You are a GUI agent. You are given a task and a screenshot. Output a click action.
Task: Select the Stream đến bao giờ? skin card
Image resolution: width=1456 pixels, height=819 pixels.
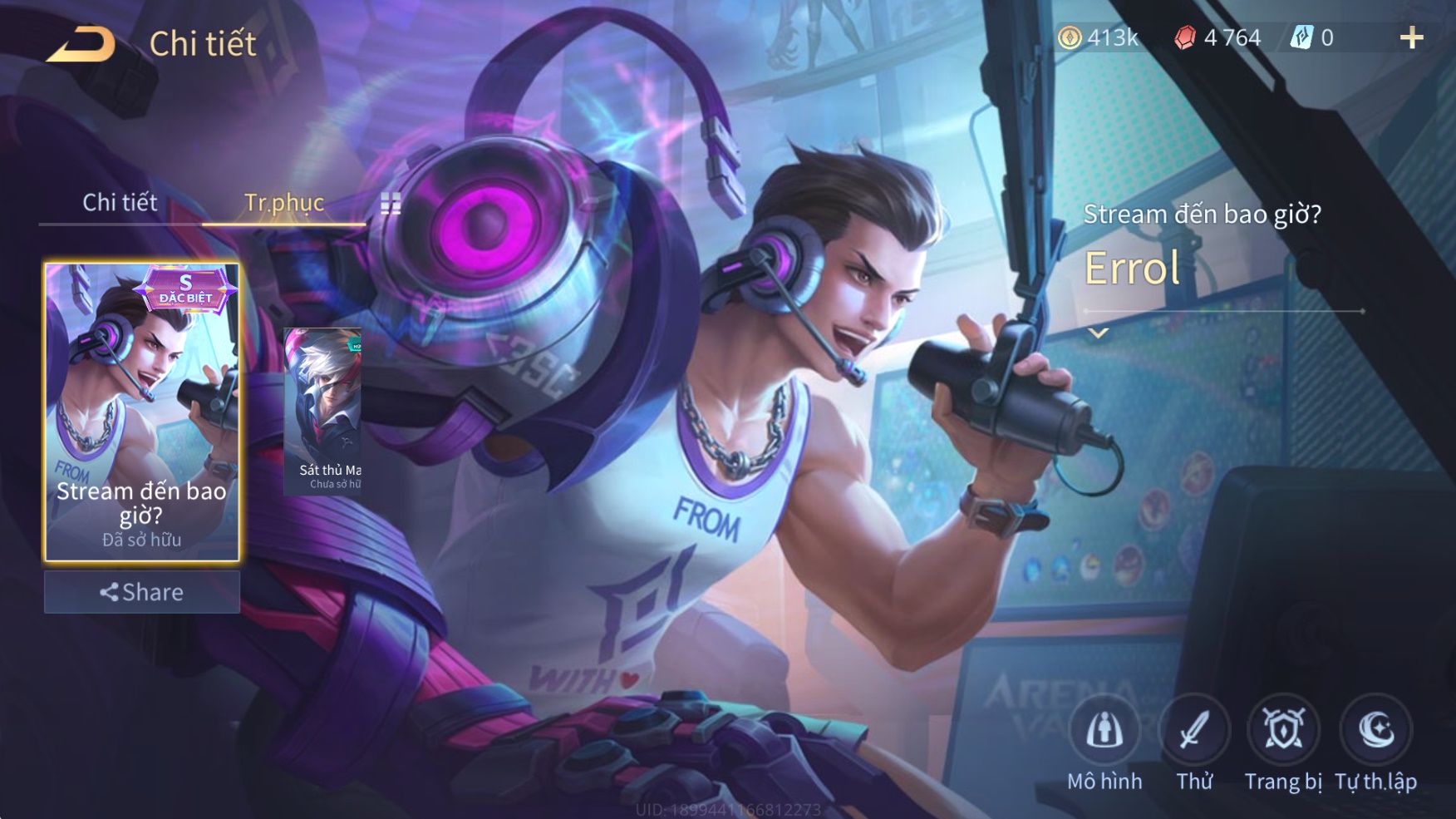pos(142,412)
